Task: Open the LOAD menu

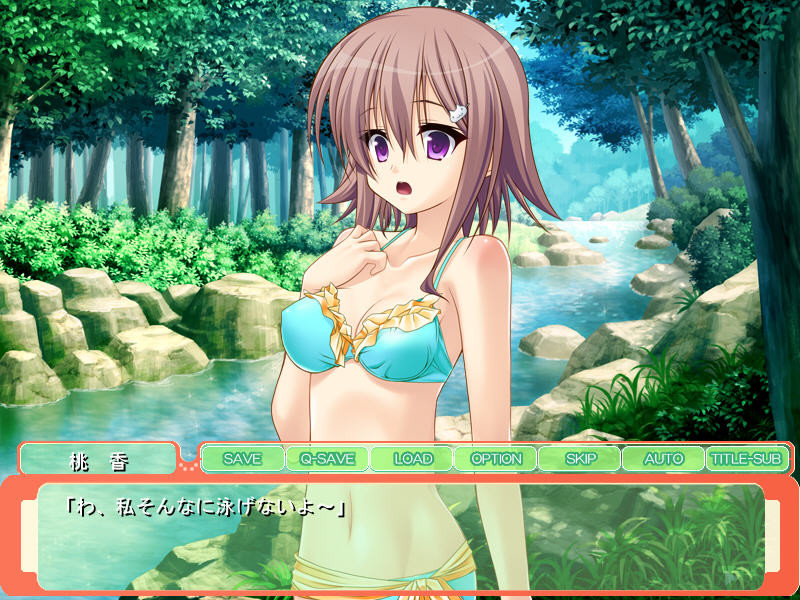Action: (411, 459)
